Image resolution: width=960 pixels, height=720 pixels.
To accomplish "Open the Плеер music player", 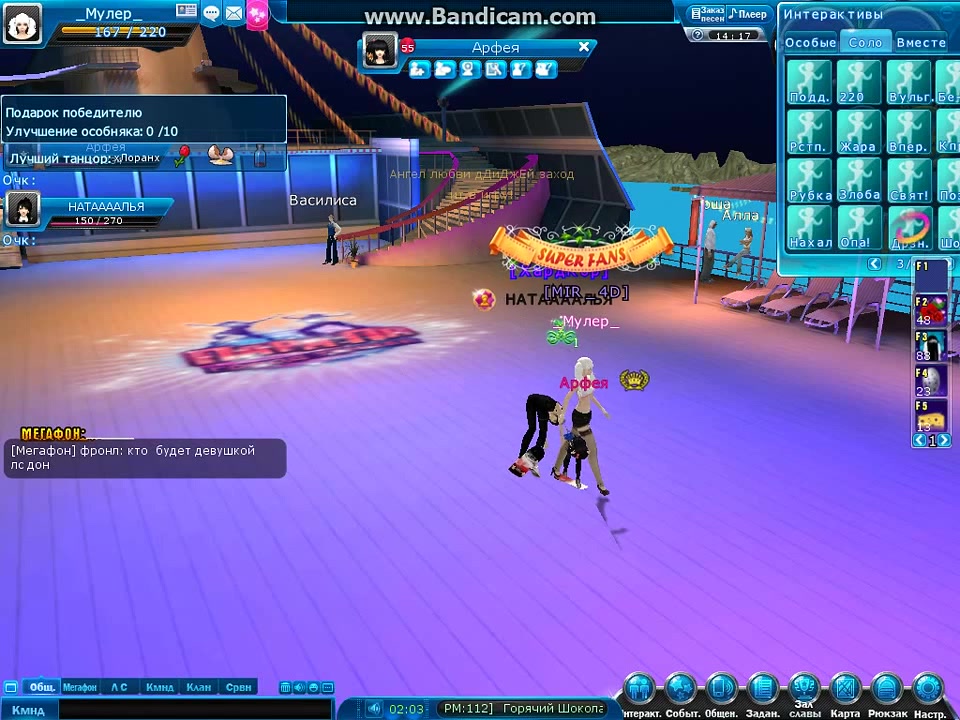I will [748, 14].
